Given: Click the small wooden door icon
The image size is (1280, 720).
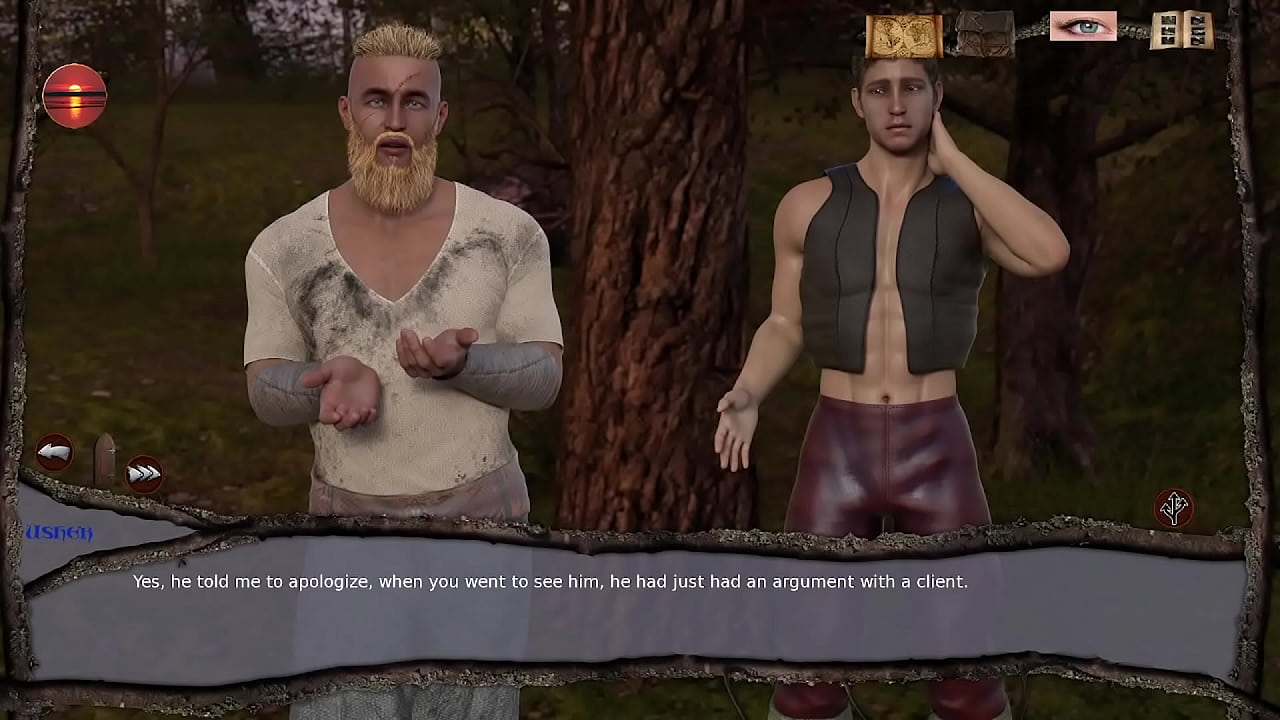Looking at the screenshot, I should 104,460.
